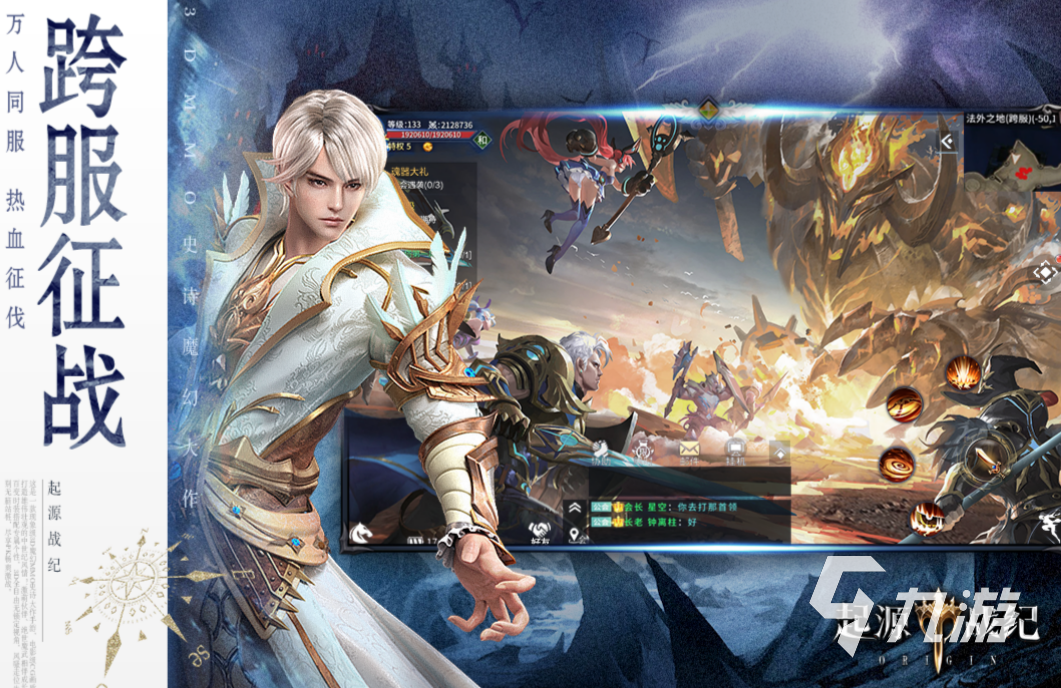Open the diamond emblem at top center
1061x688 pixels.
tap(709, 107)
